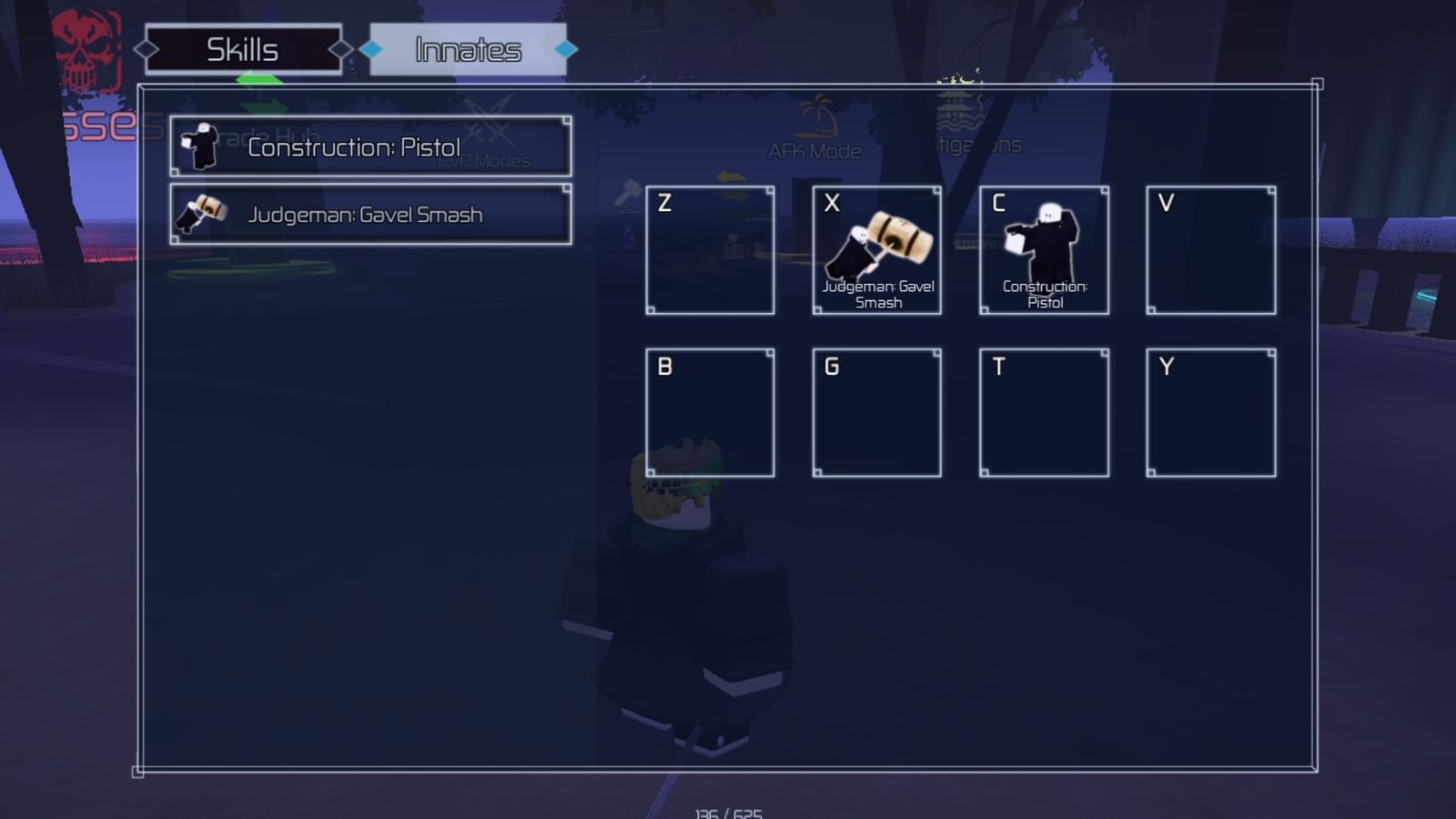Image resolution: width=1456 pixels, height=819 pixels.
Task: Click the gavel icon beside Judgeman: Gavel Smash entry
Action: [202, 213]
